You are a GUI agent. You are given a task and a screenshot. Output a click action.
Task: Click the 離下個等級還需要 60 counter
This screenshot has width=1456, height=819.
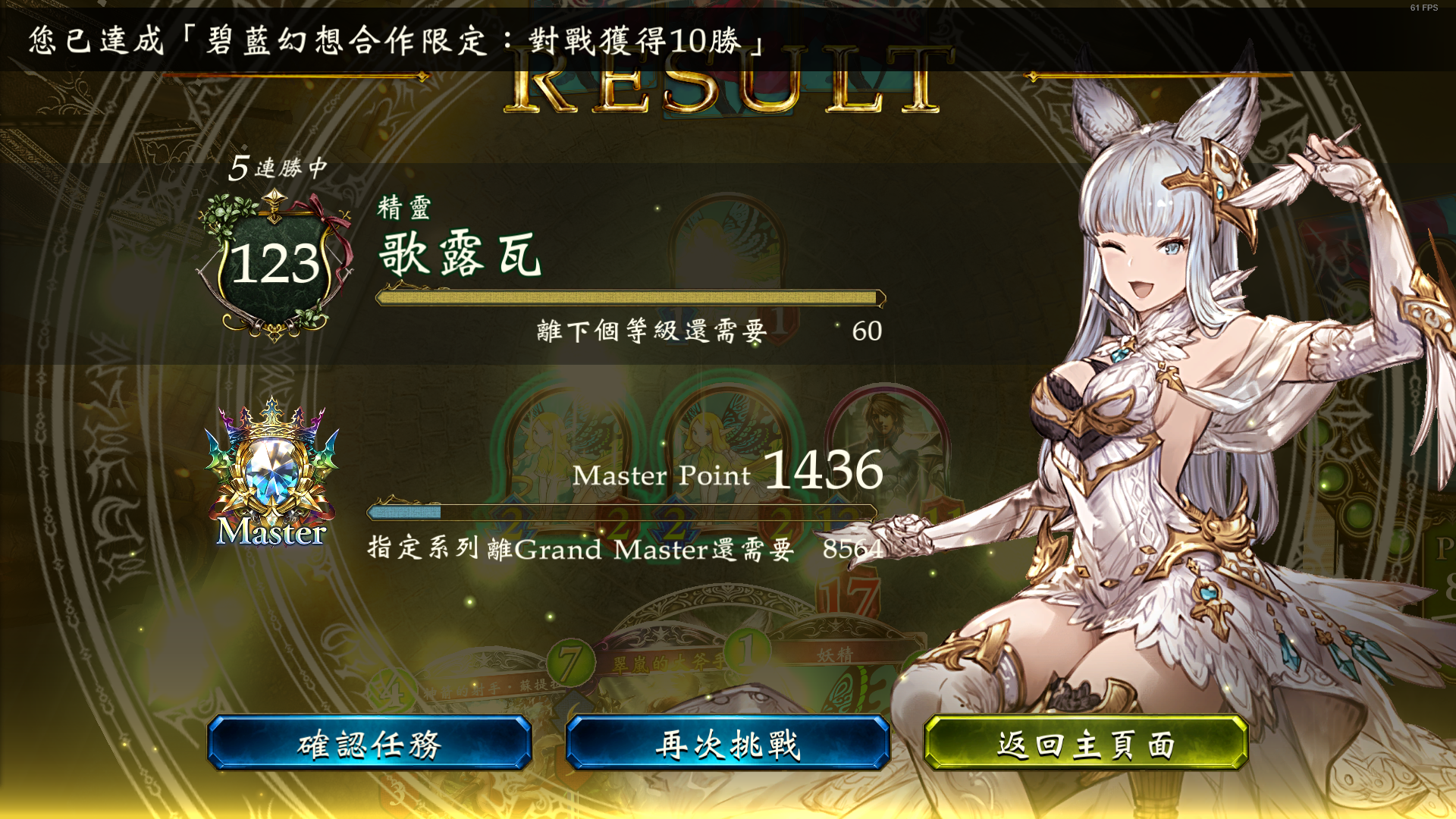point(705,331)
